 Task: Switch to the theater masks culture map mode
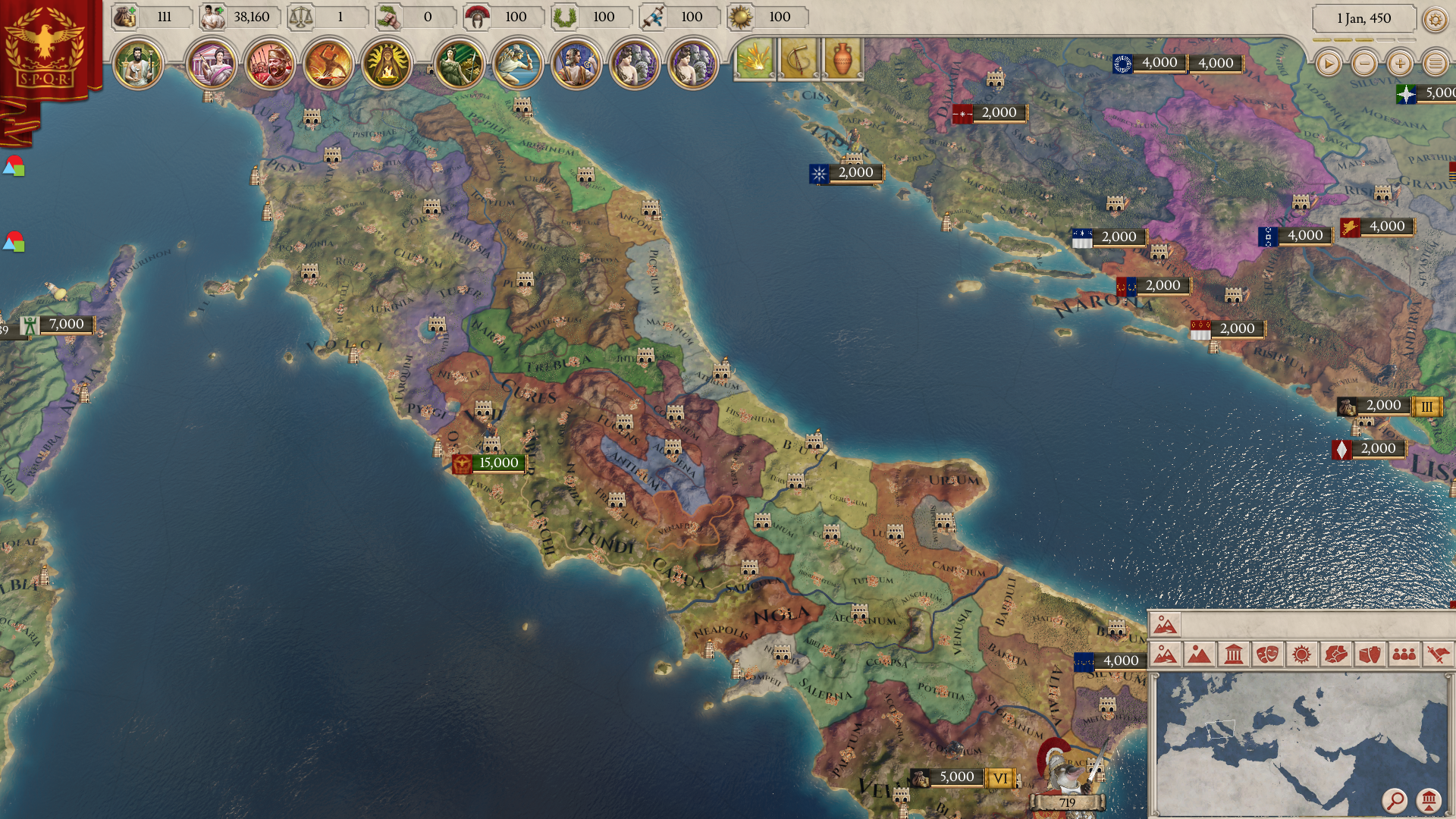[1267, 654]
